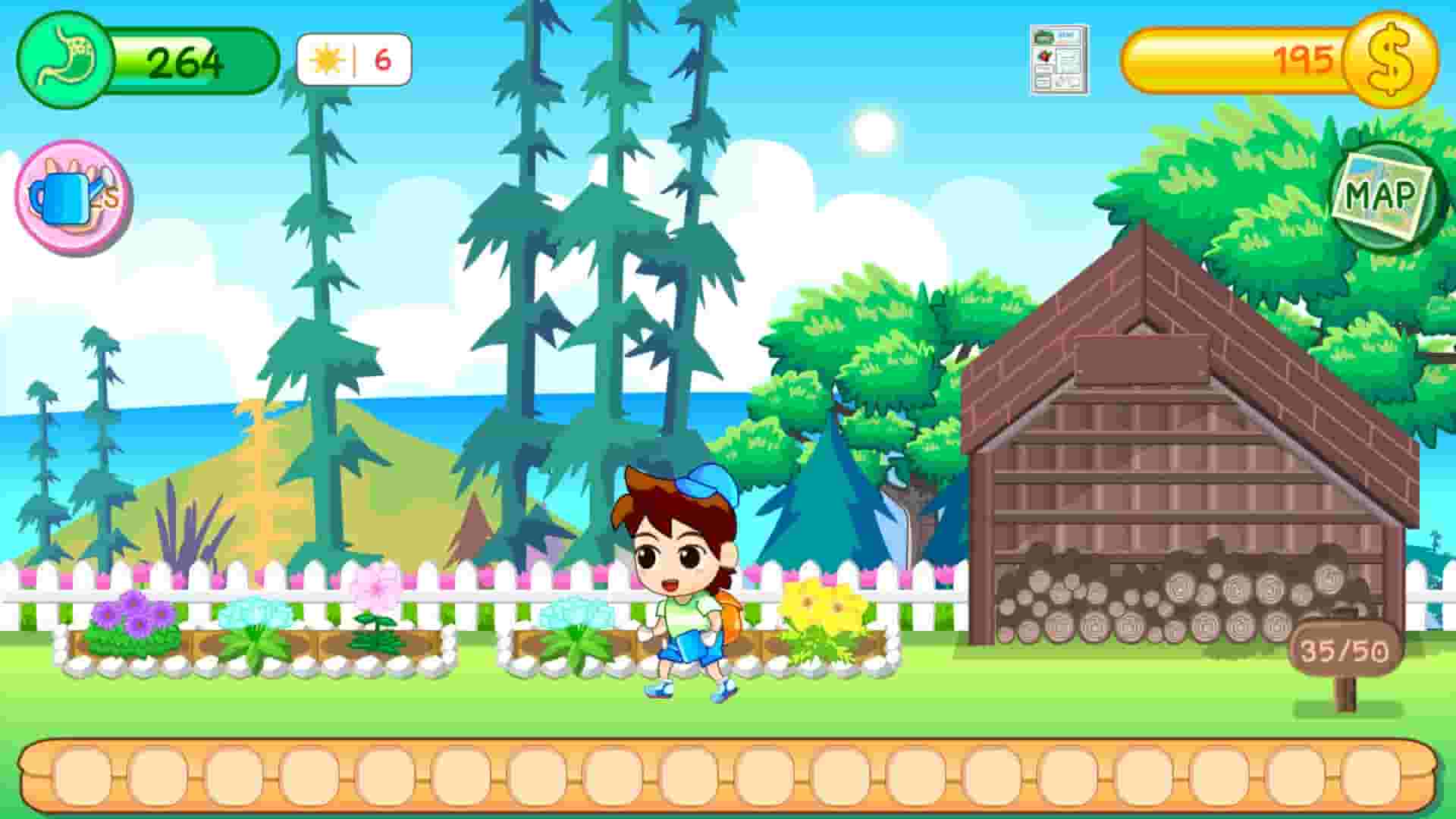The image size is (1456, 819).
Task: Click the yellow bar showing 195 coins
Action: [x=1244, y=57]
